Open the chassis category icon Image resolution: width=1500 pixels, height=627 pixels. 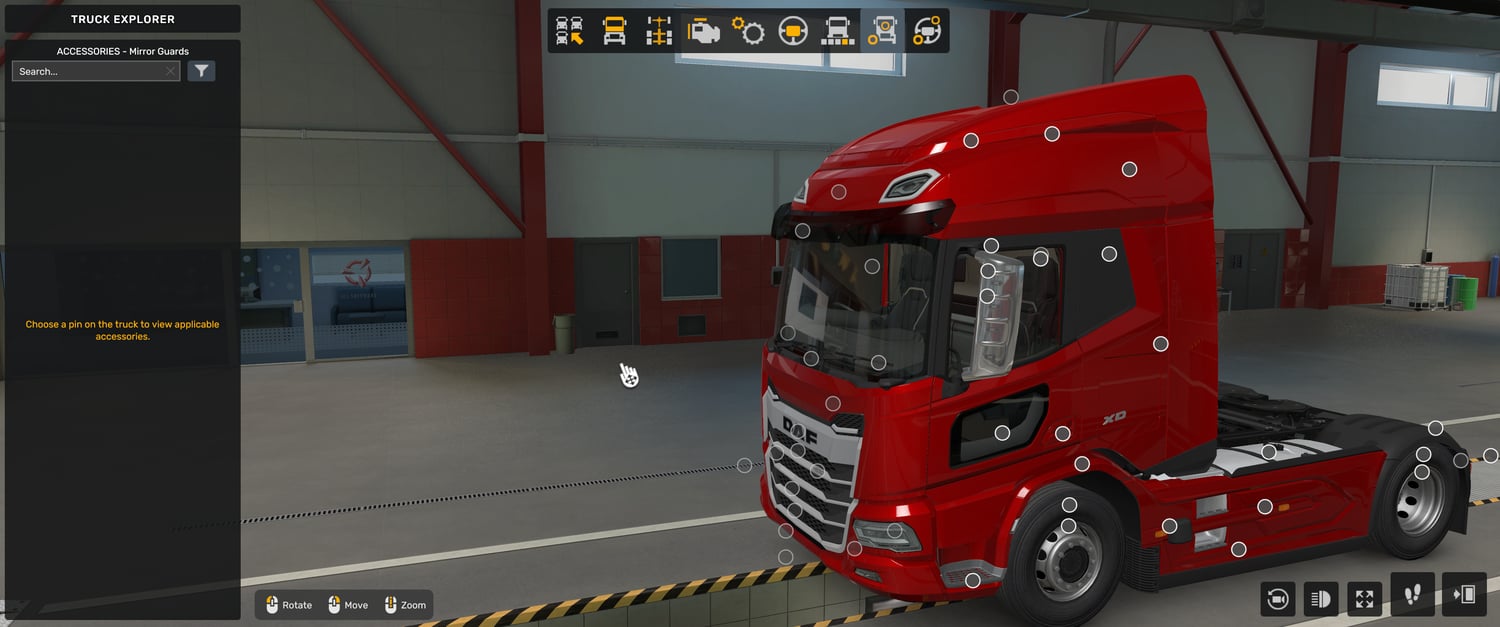coord(658,31)
